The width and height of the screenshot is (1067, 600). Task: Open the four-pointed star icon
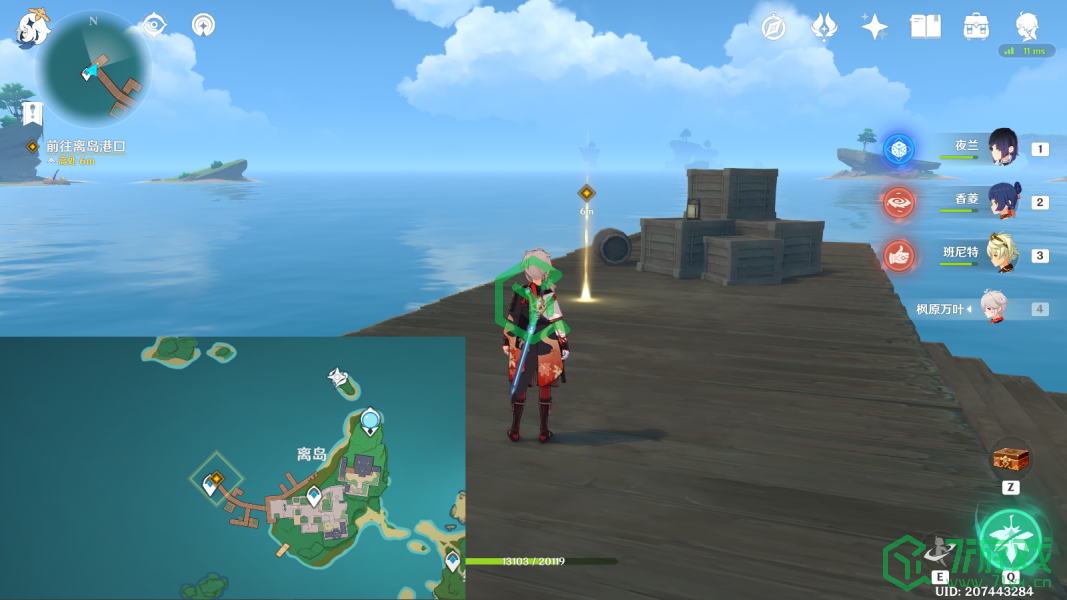point(875,27)
